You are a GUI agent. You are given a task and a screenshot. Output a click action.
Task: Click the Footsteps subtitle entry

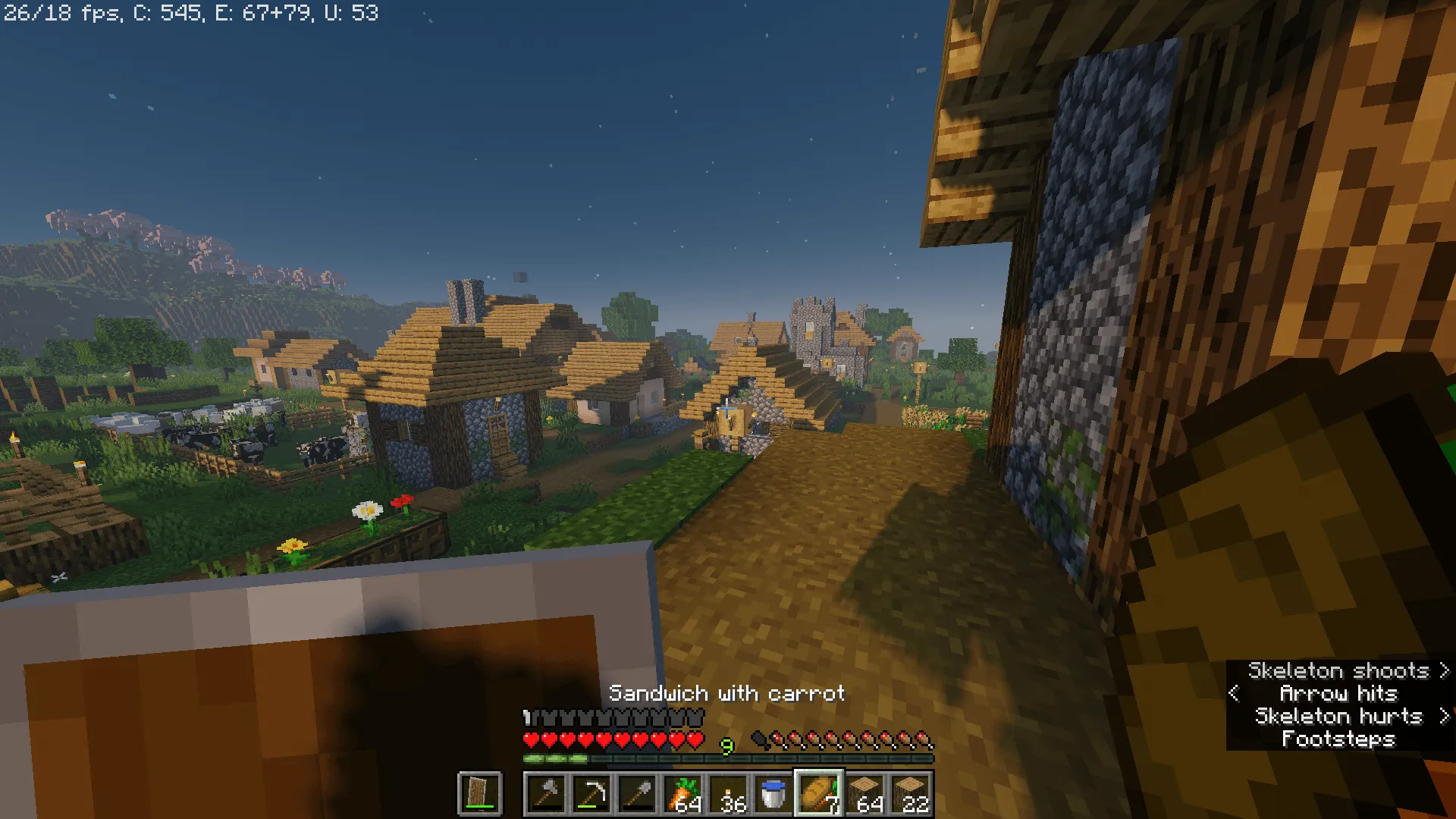[x=1338, y=739]
